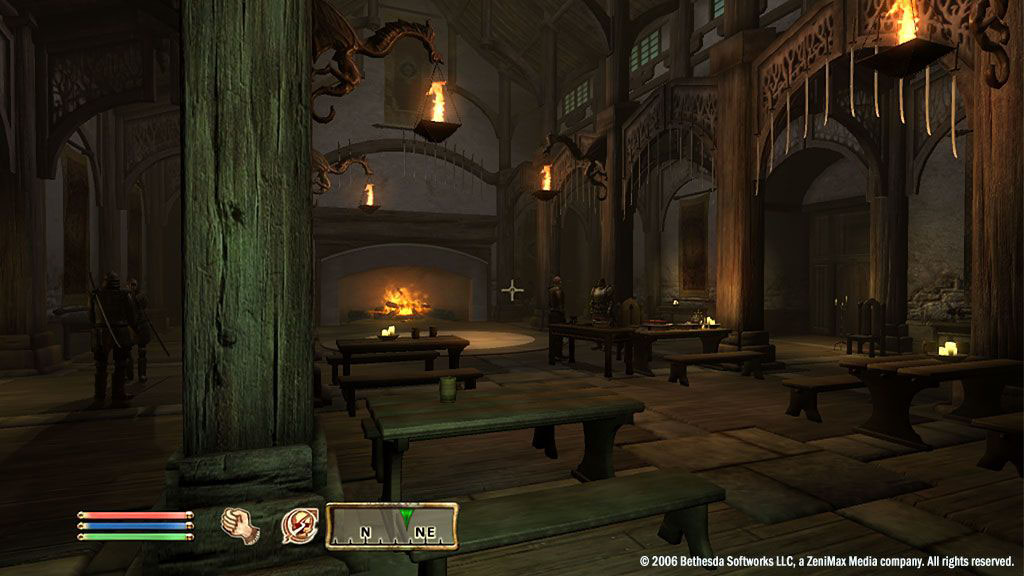Click the green quest marker on the compass

click(x=405, y=516)
